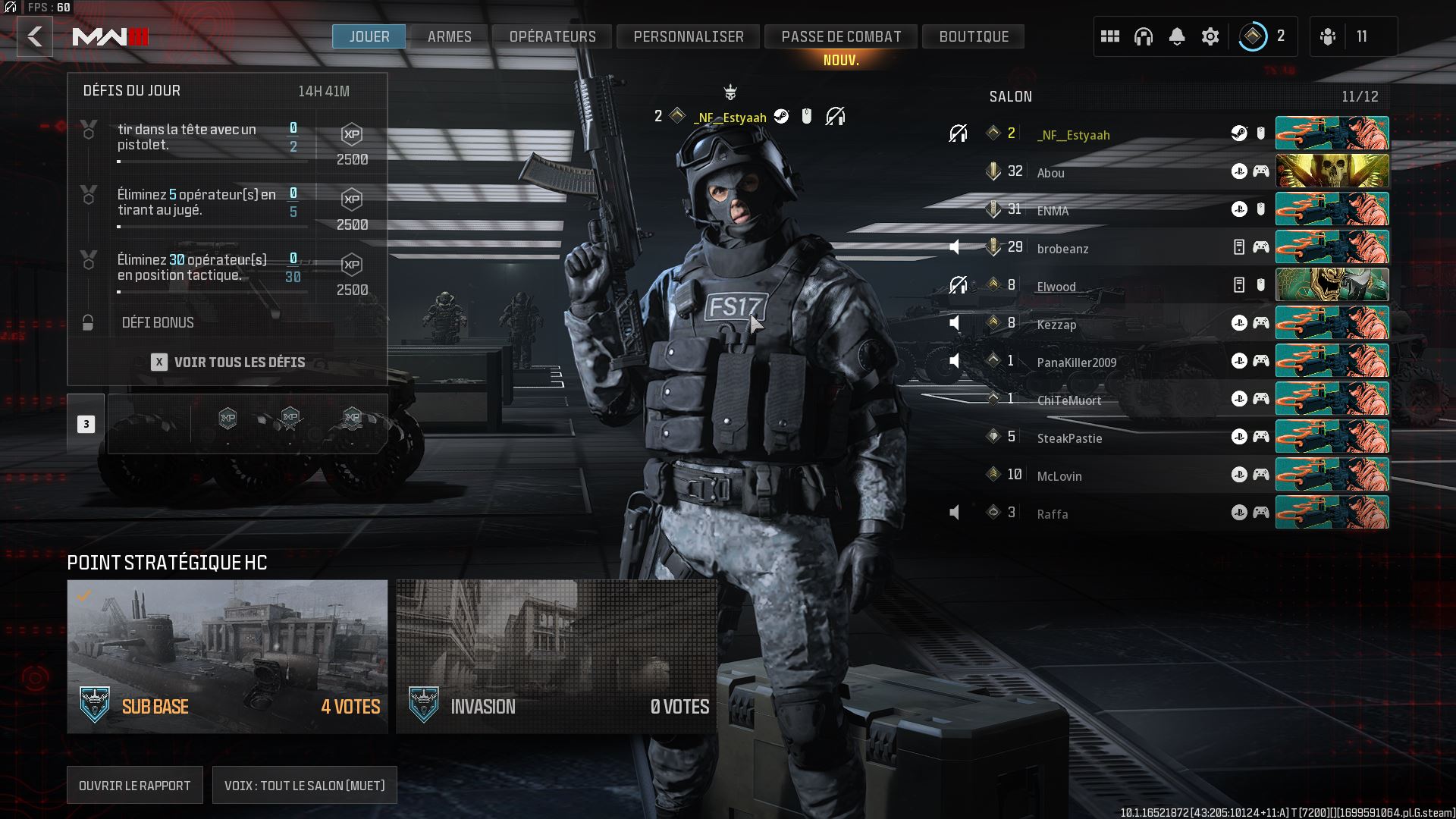Screen dimensions: 1456x819
Task: Visit the BOUTIQUE tab
Action: click(974, 36)
